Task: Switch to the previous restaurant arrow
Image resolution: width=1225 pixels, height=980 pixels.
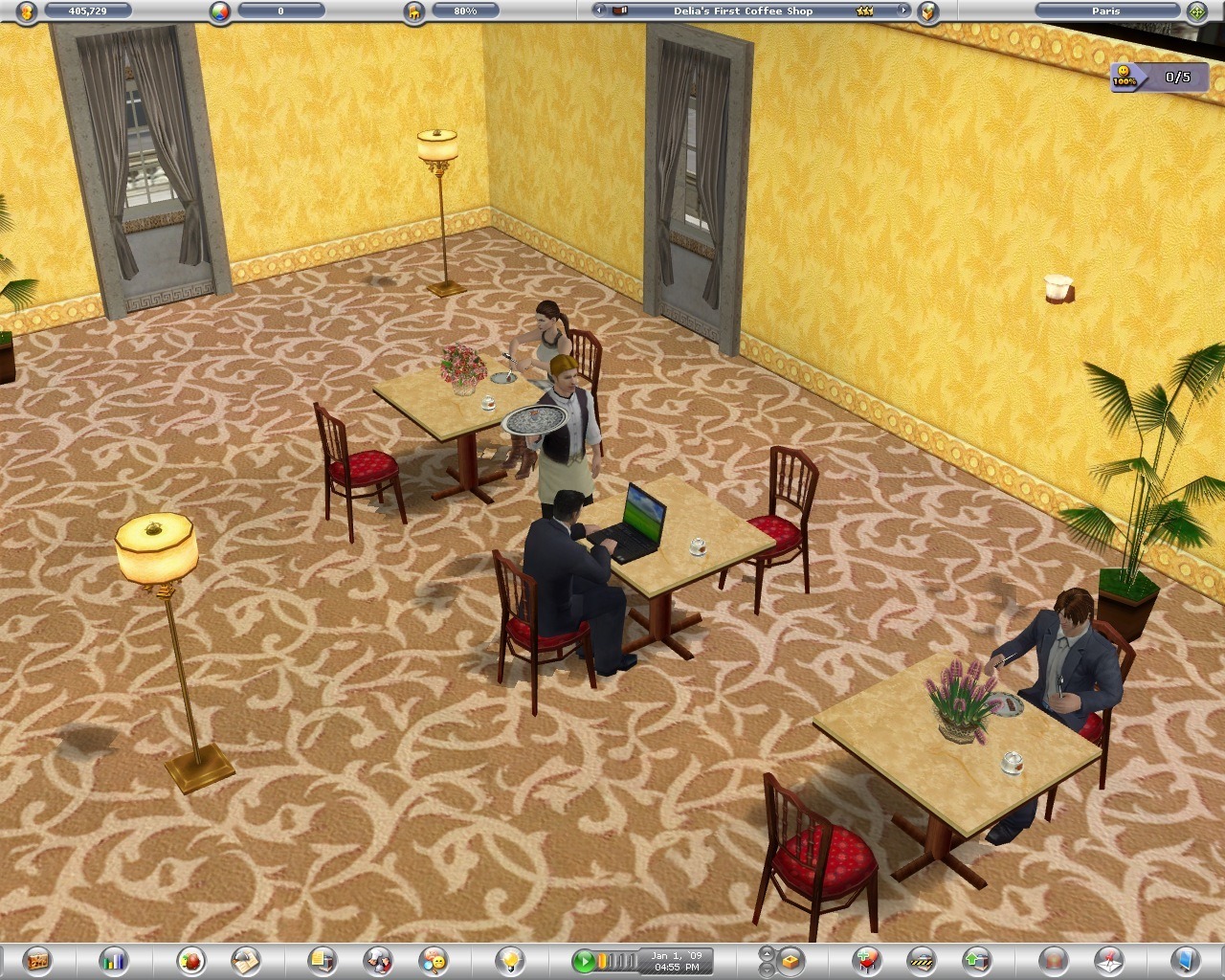Action: 598,11
